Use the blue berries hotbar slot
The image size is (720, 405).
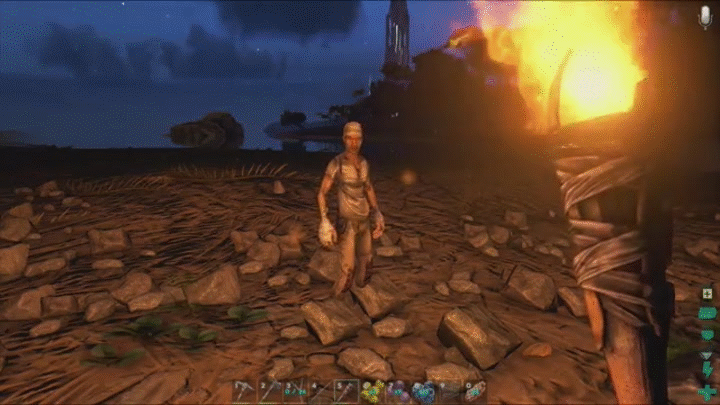(x=423, y=391)
